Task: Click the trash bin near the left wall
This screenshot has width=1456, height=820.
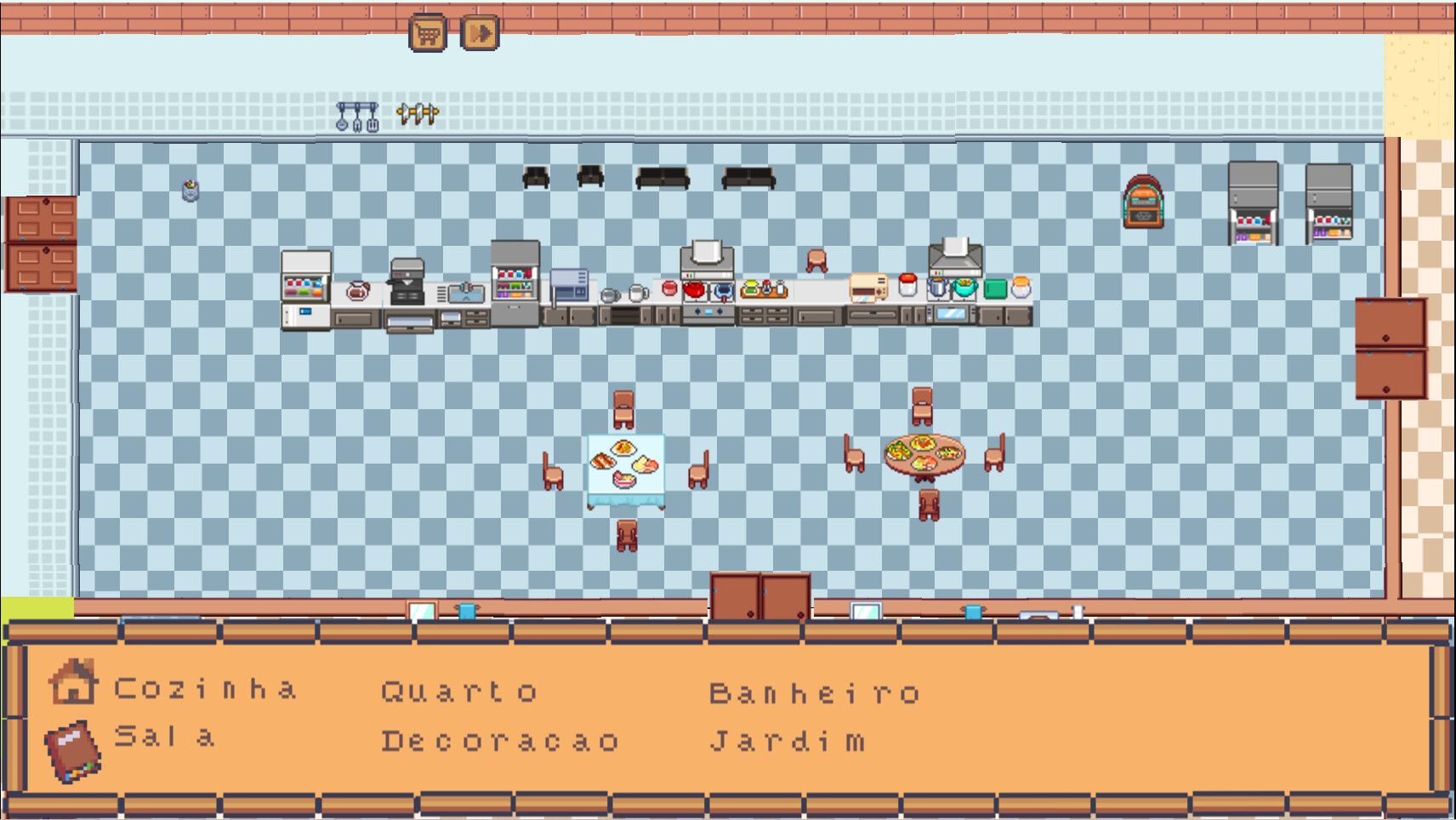Action: pyautogui.click(x=190, y=191)
